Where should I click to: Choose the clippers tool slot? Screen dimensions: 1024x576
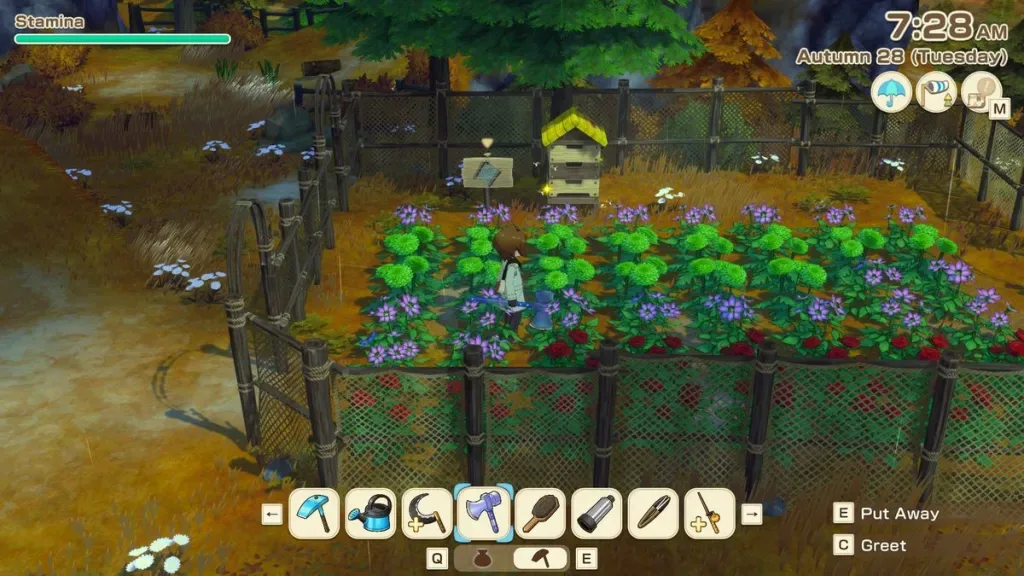653,514
